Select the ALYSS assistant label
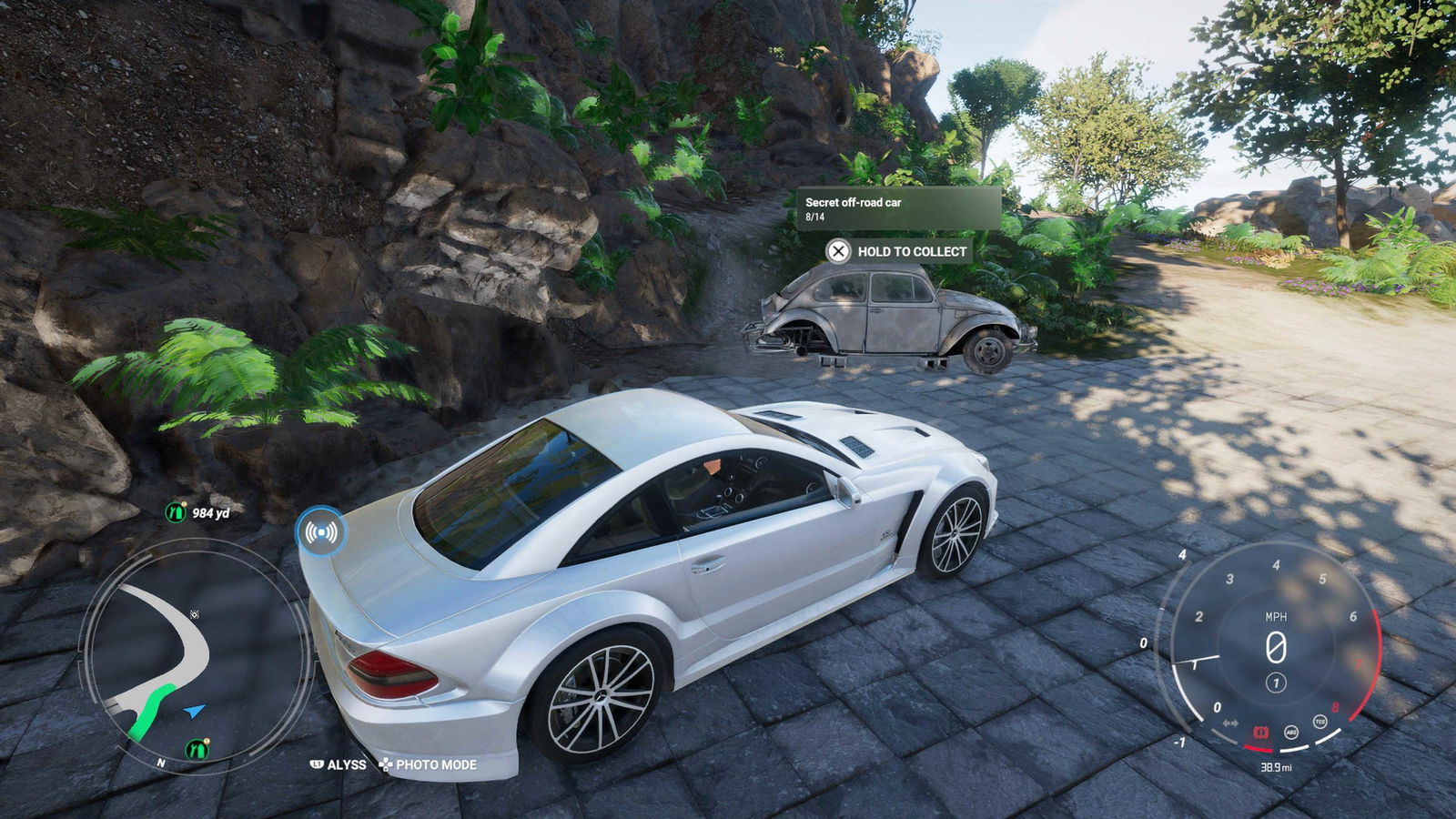This screenshot has height=819, width=1456. click(339, 765)
